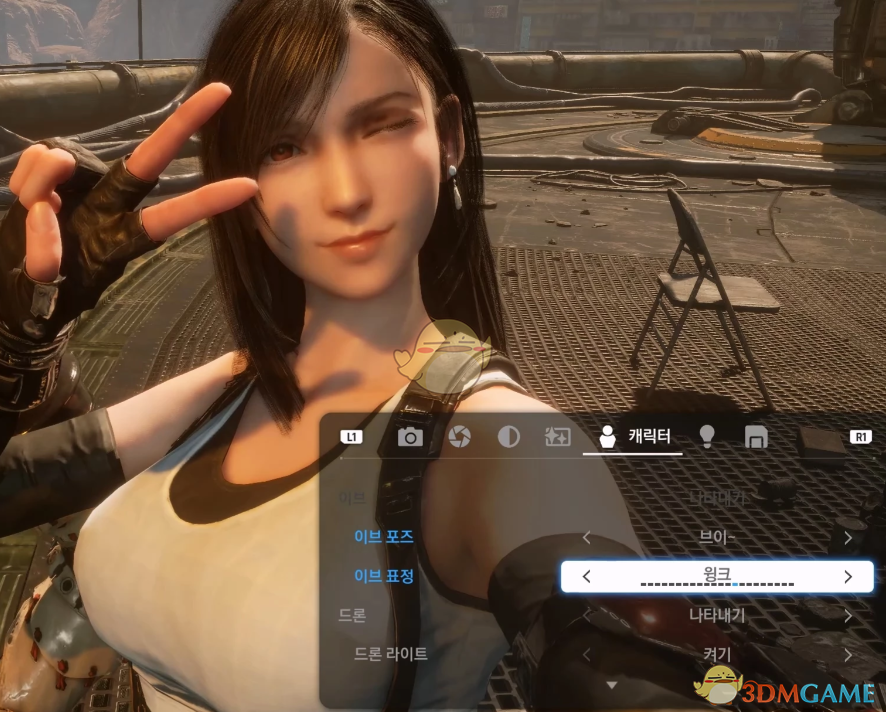This screenshot has width=886, height=712.
Task: Click the right arrow for 드론
Action: 847,615
